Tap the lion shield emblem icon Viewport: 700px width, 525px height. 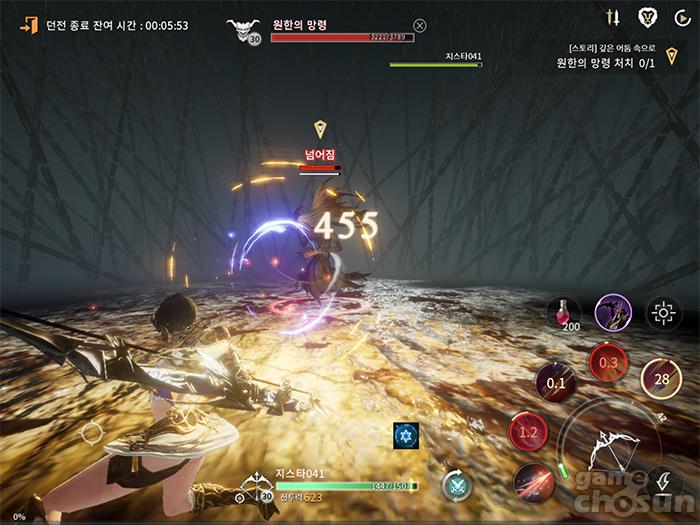[647, 17]
